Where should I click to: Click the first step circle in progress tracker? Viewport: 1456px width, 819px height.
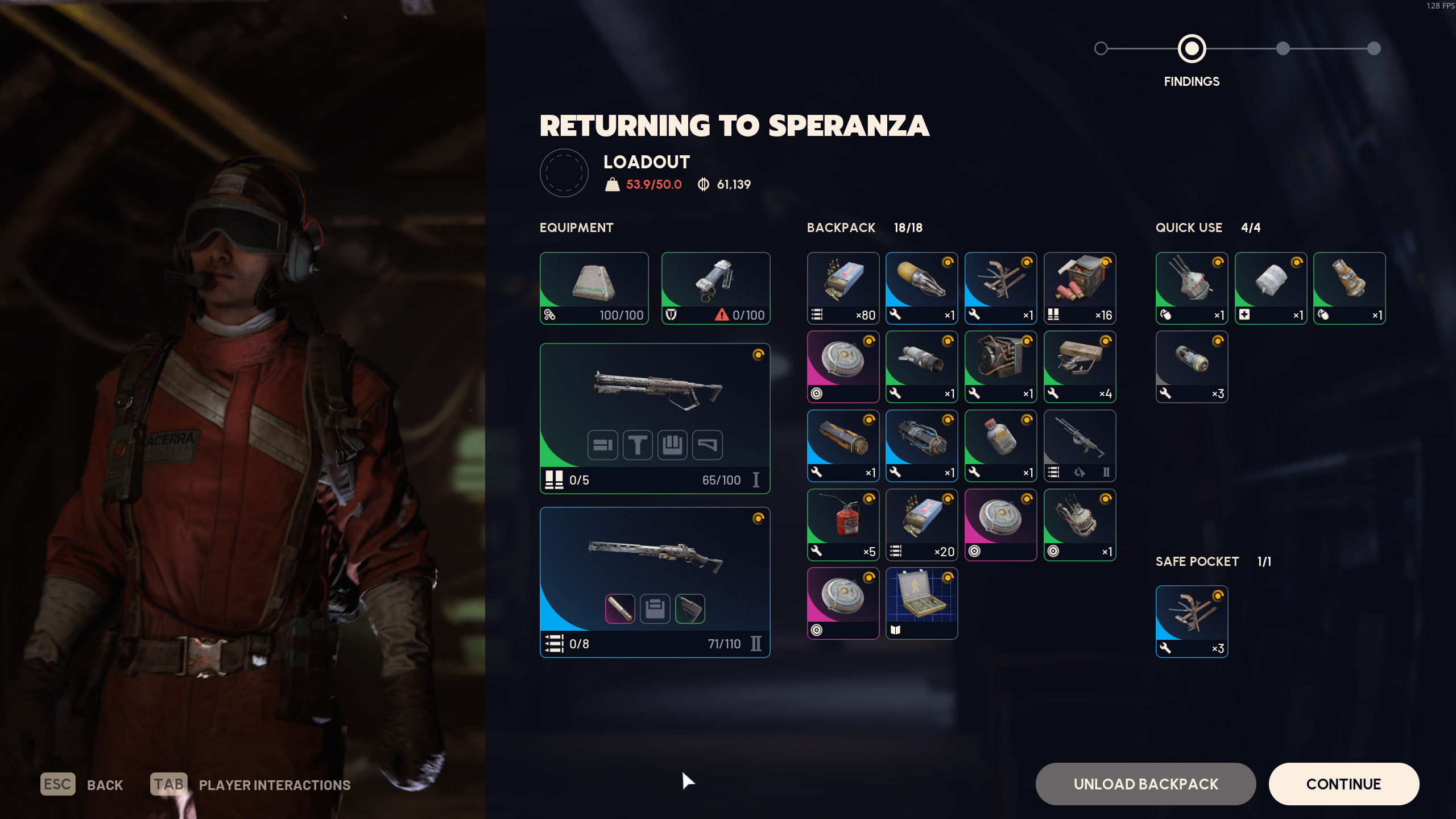1101,48
